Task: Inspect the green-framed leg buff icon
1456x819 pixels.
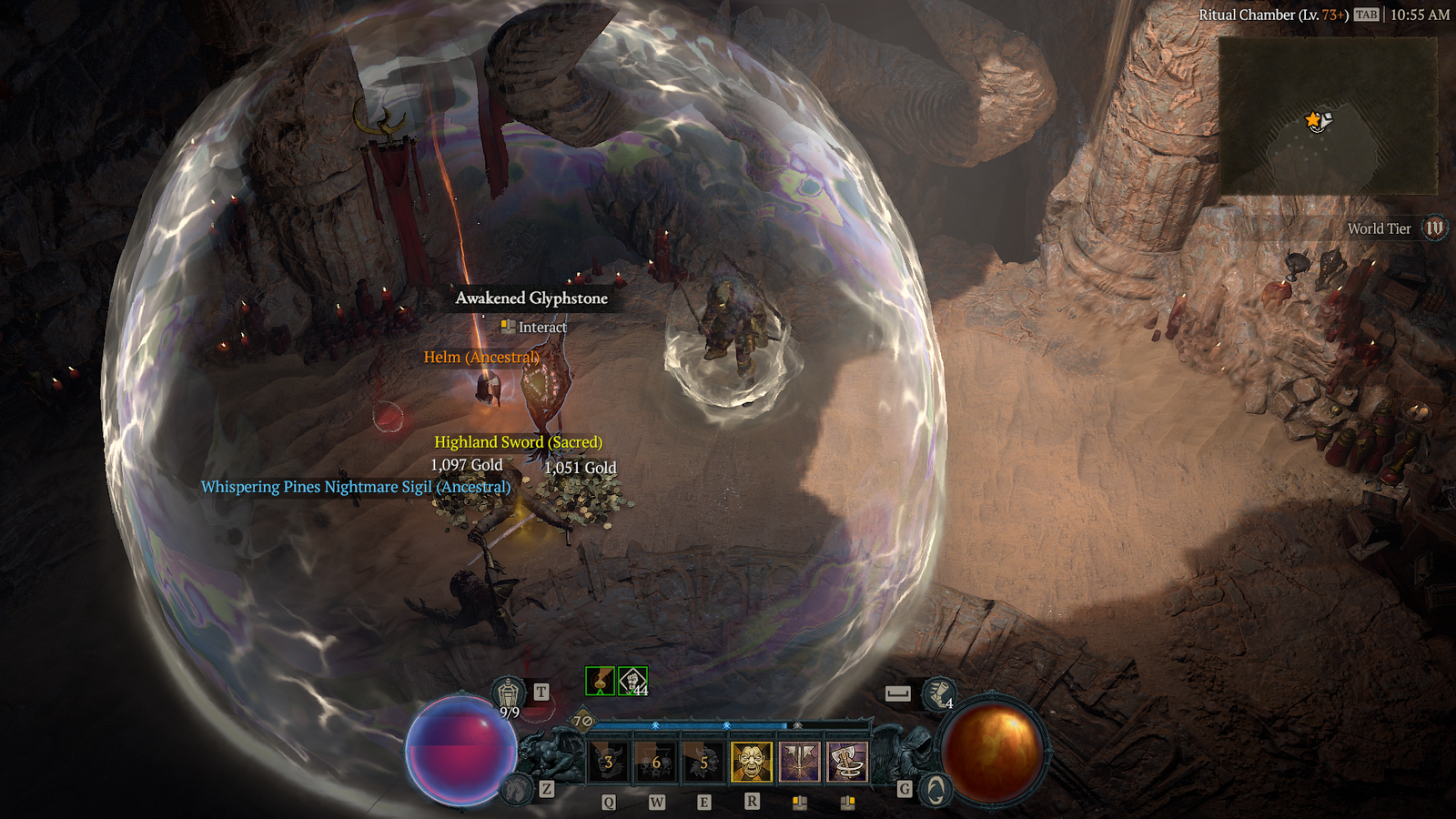Action: 600,681
